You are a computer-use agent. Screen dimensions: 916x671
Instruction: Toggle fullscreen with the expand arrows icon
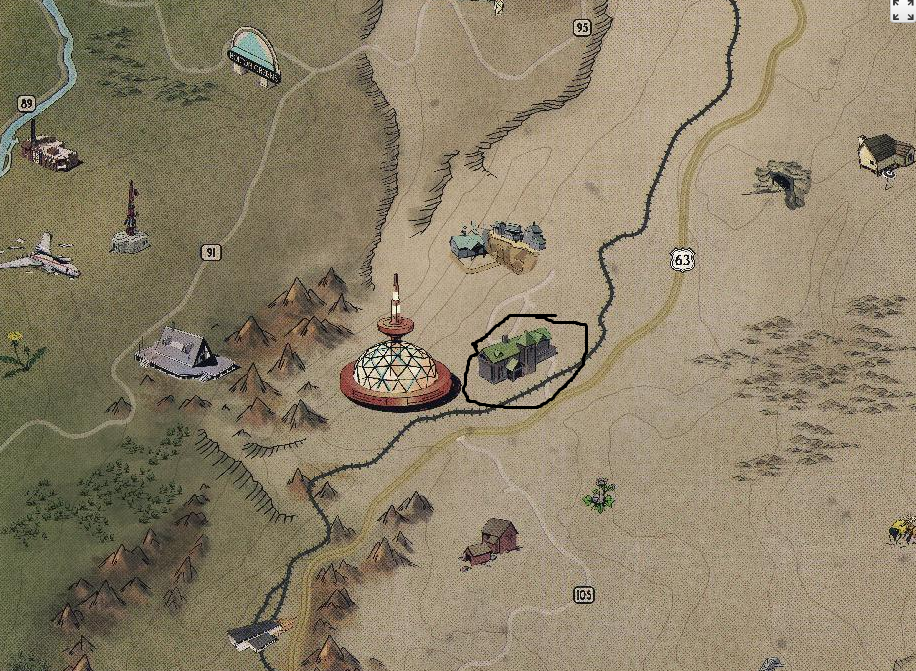903,10
